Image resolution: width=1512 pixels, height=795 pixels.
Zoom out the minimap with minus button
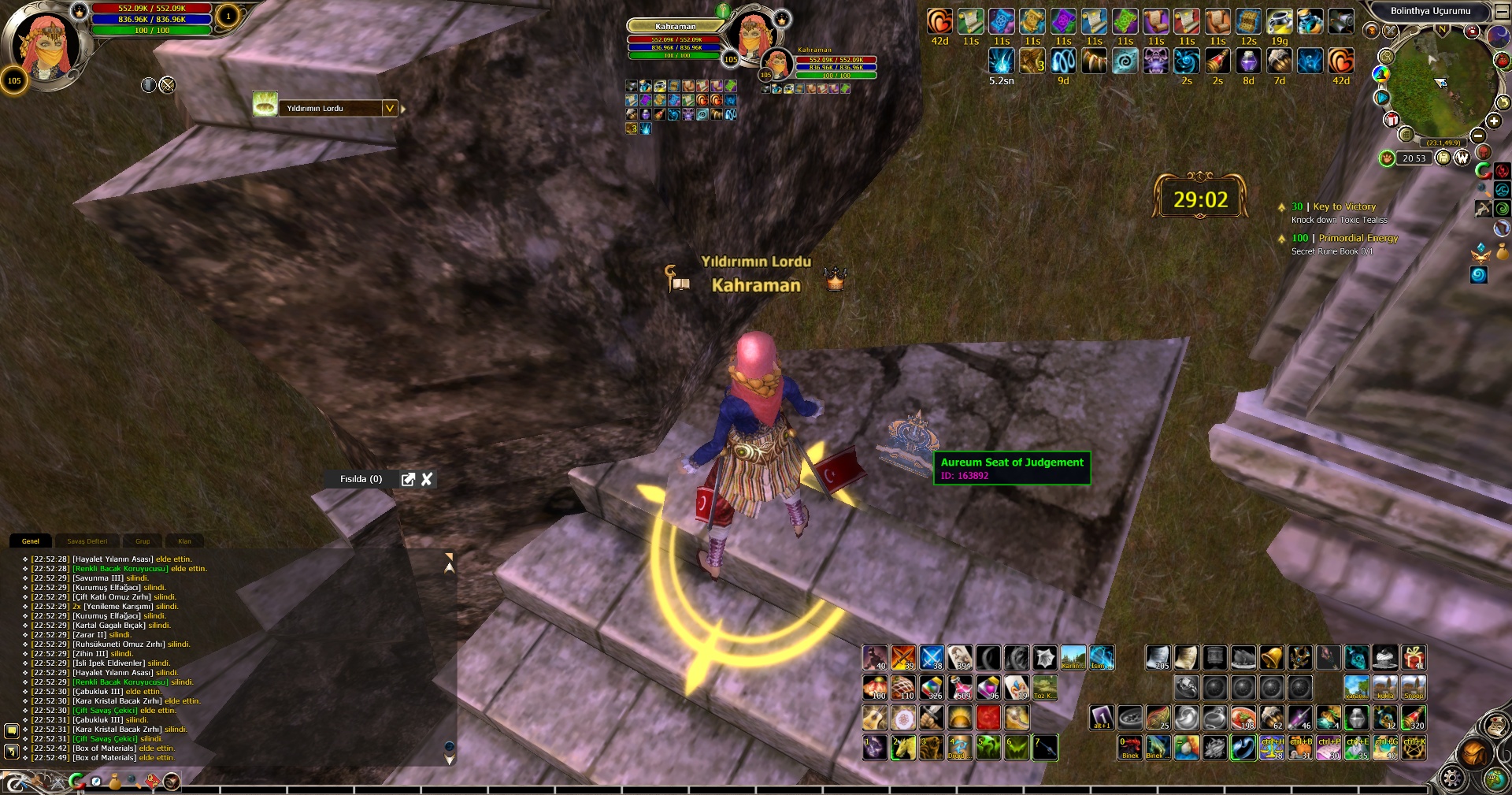coord(1478,136)
